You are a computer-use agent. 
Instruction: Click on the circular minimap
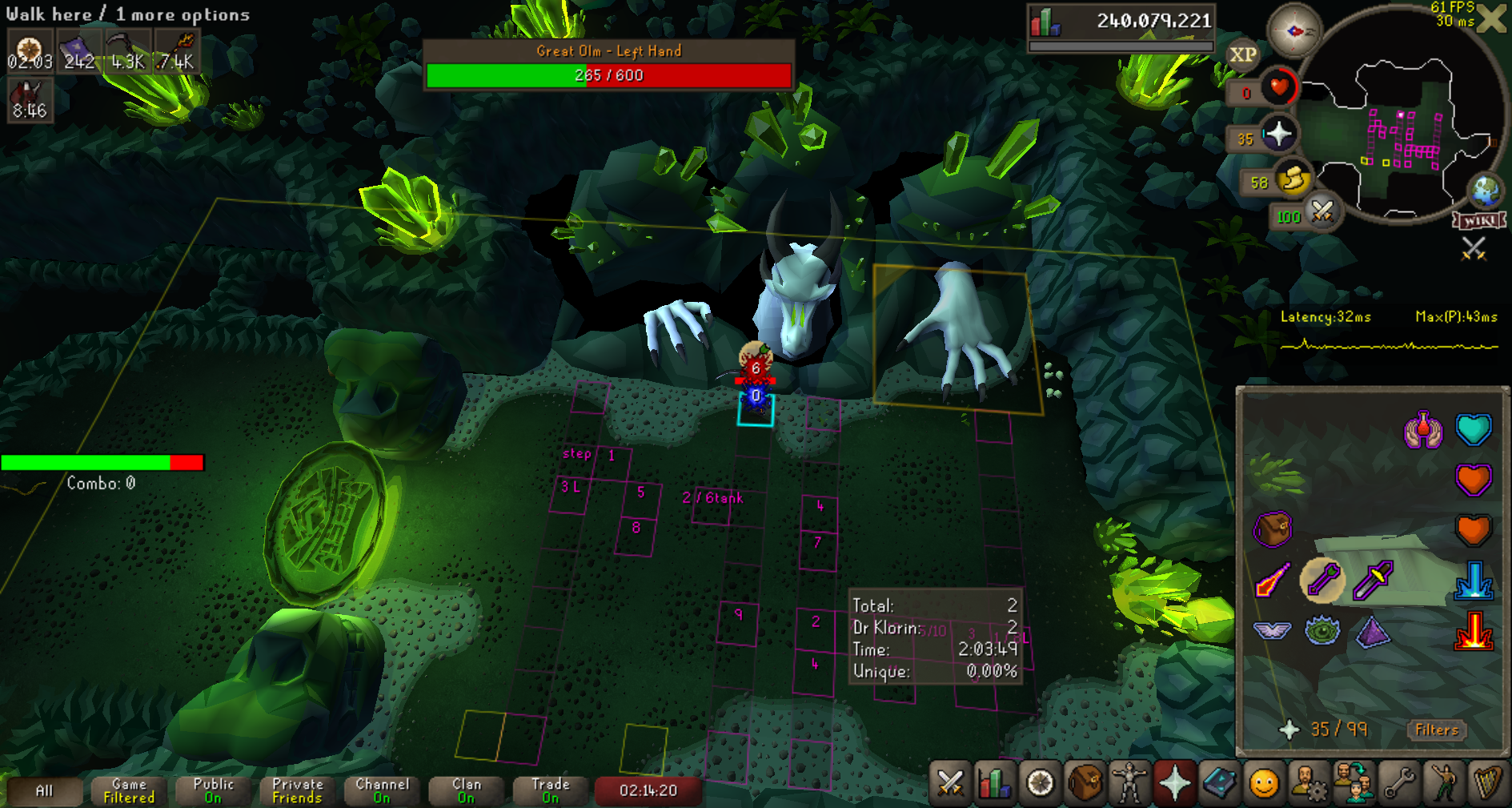click(x=1402, y=128)
